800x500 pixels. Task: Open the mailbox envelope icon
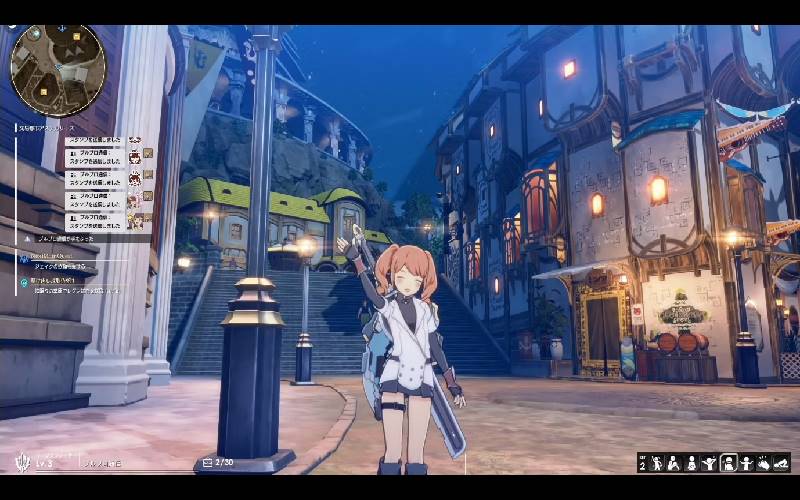tap(208, 462)
